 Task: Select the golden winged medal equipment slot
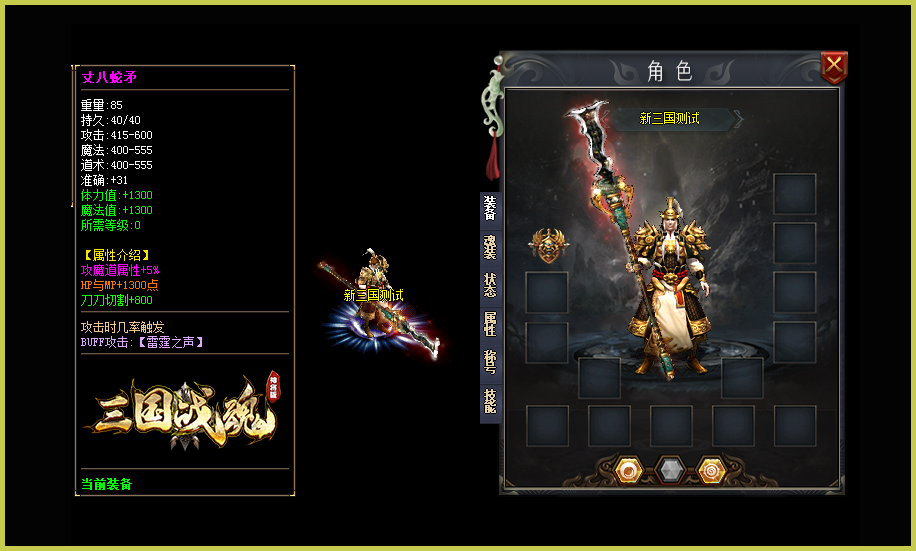[x=547, y=245]
